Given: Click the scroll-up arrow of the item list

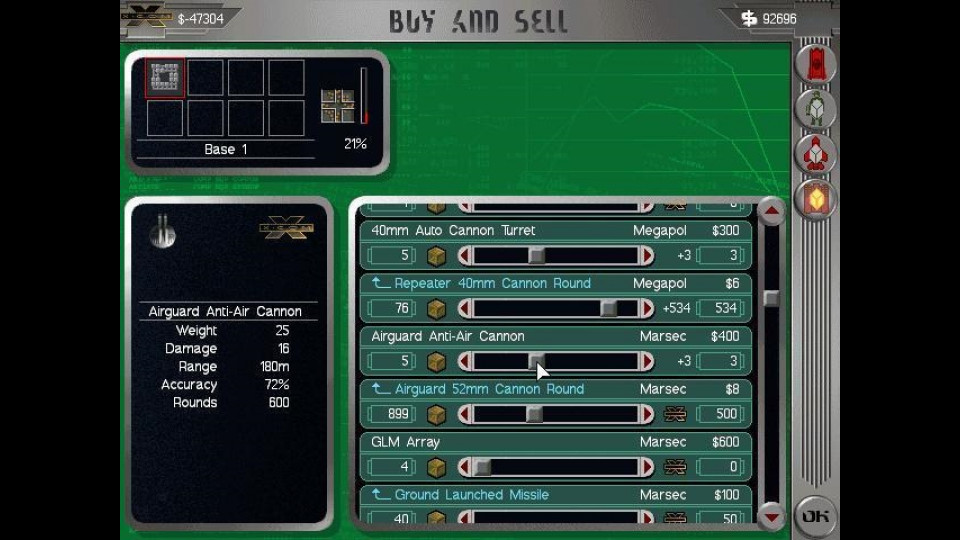Looking at the screenshot, I should point(771,212).
